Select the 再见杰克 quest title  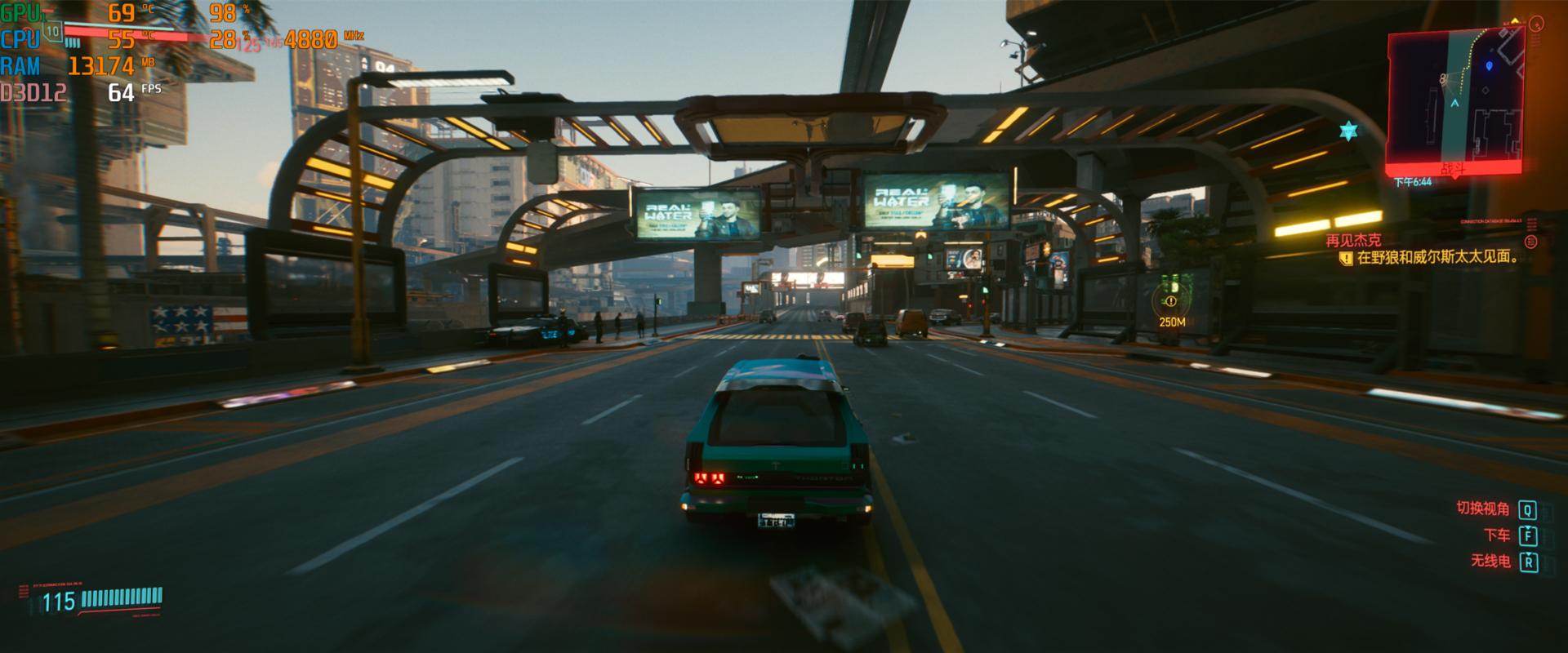coord(1353,240)
